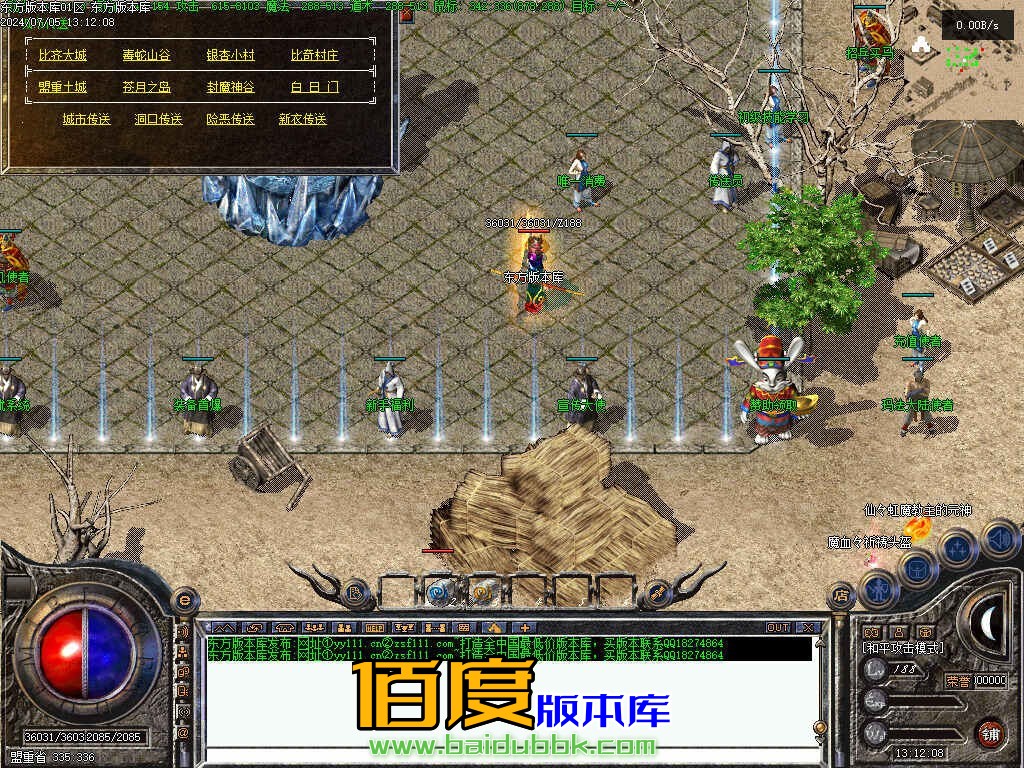Open the character status round button

click(879, 588)
